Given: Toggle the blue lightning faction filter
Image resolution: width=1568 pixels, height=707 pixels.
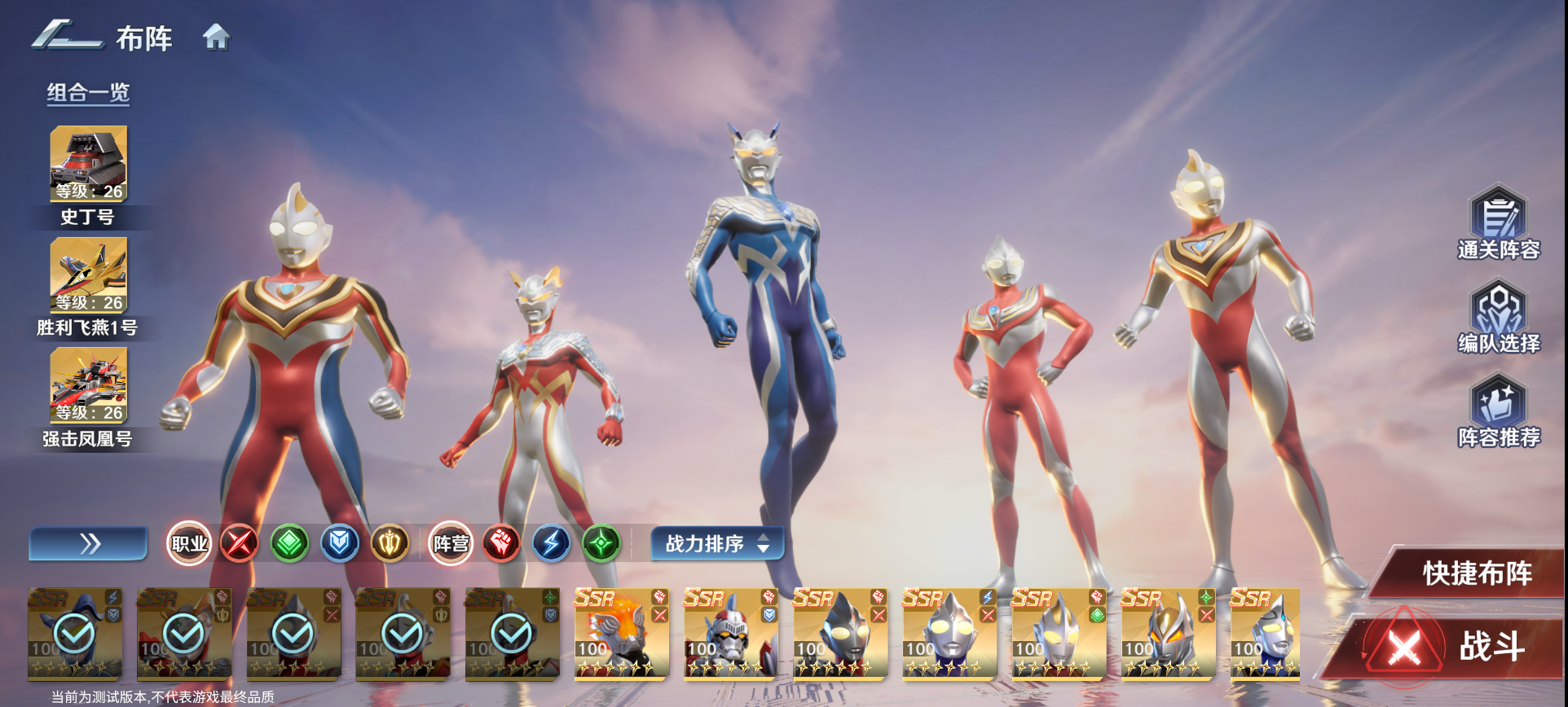Looking at the screenshot, I should [552, 543].
